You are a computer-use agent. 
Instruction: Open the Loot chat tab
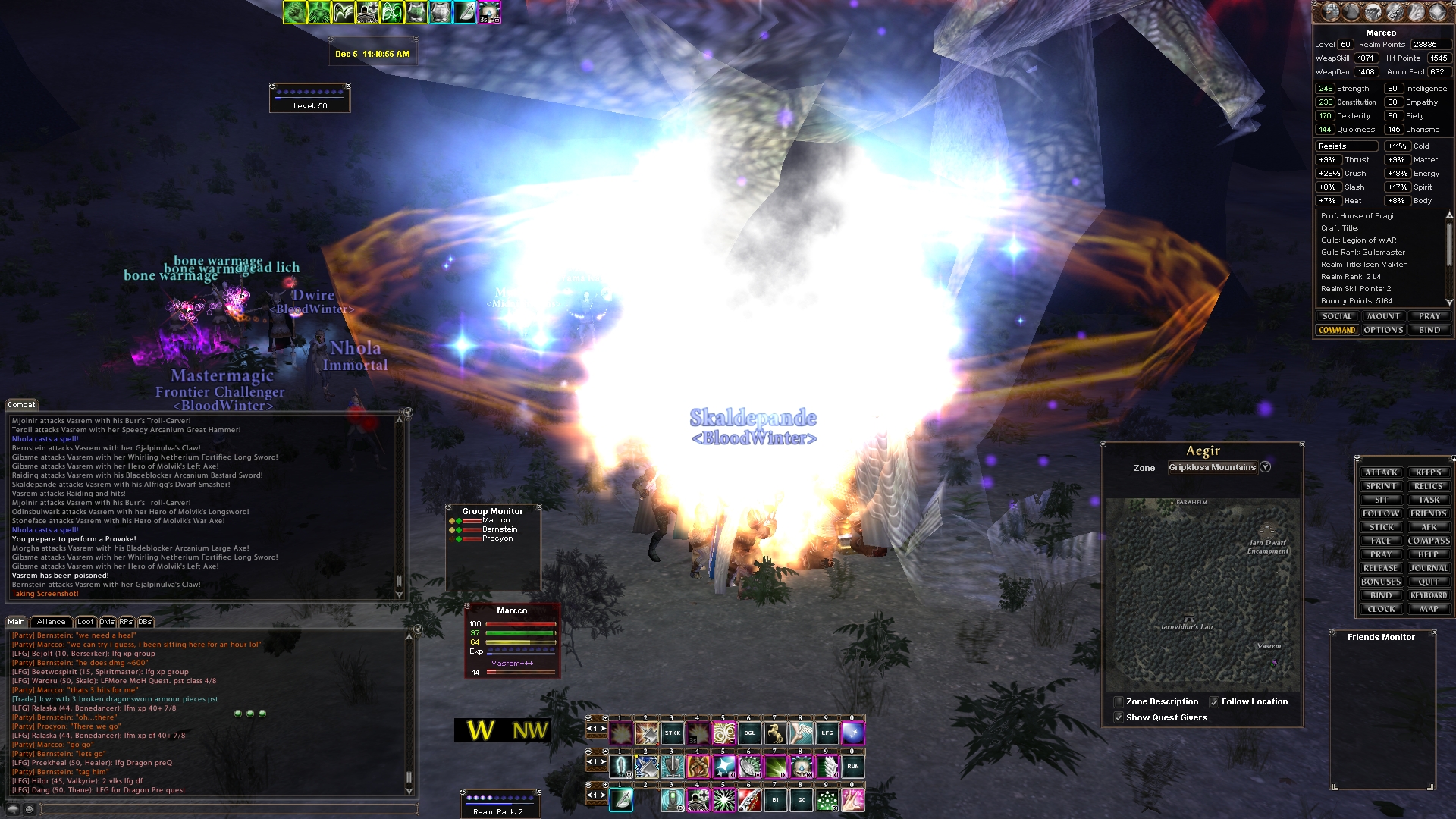pyautogui.click(x=86, y=622)
